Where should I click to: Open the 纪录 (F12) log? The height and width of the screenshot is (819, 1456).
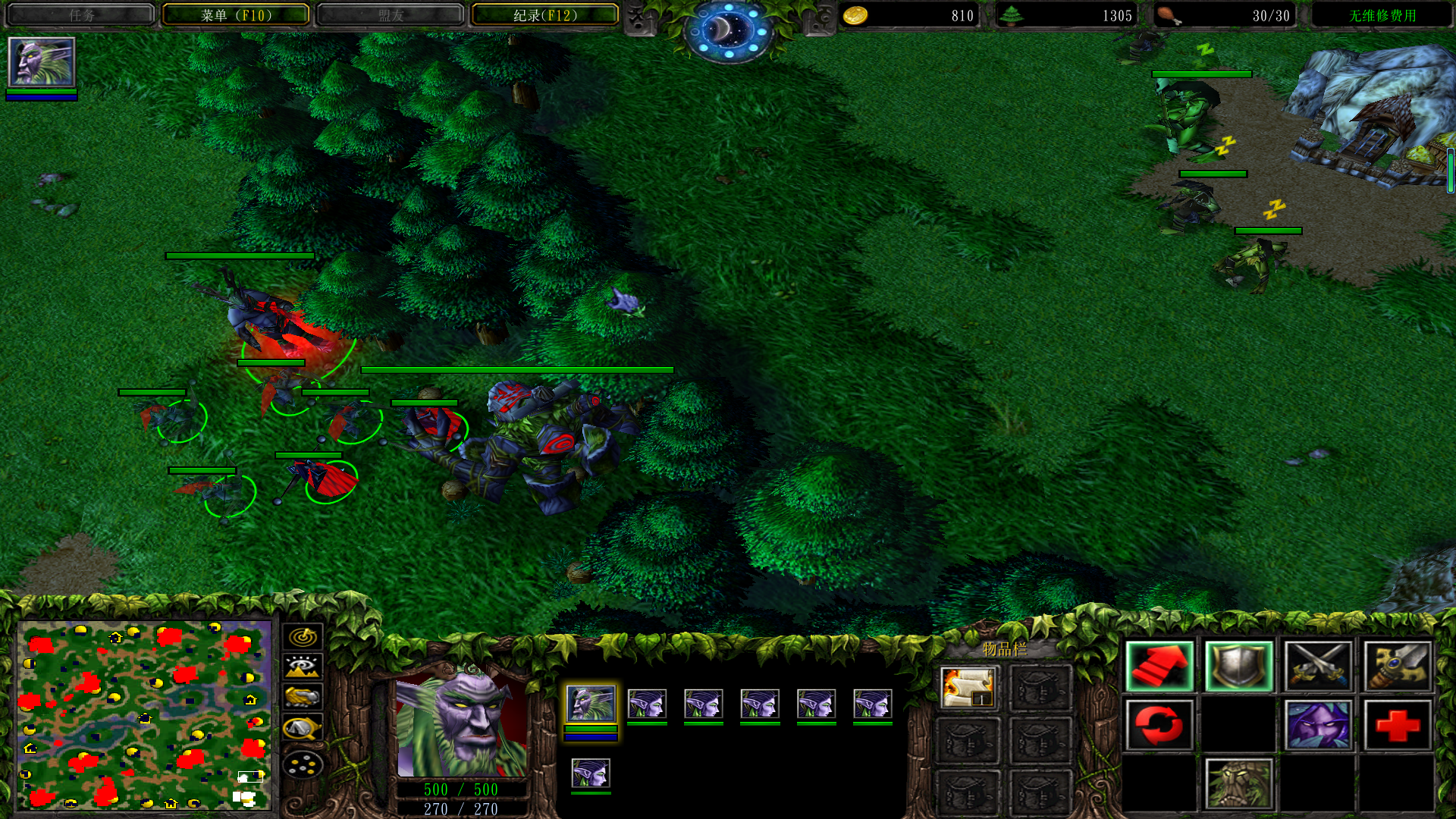(x=545, y=15)
